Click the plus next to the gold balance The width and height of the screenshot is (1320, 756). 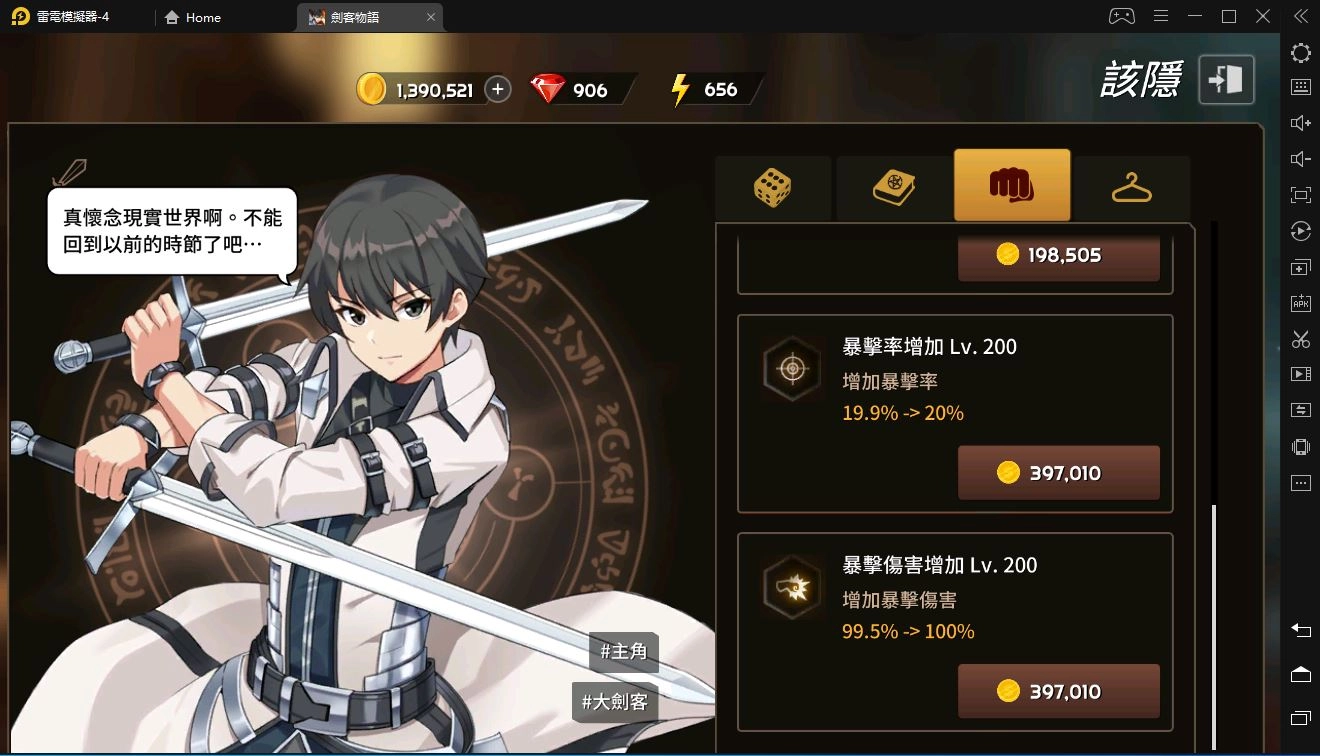[497, 88]
